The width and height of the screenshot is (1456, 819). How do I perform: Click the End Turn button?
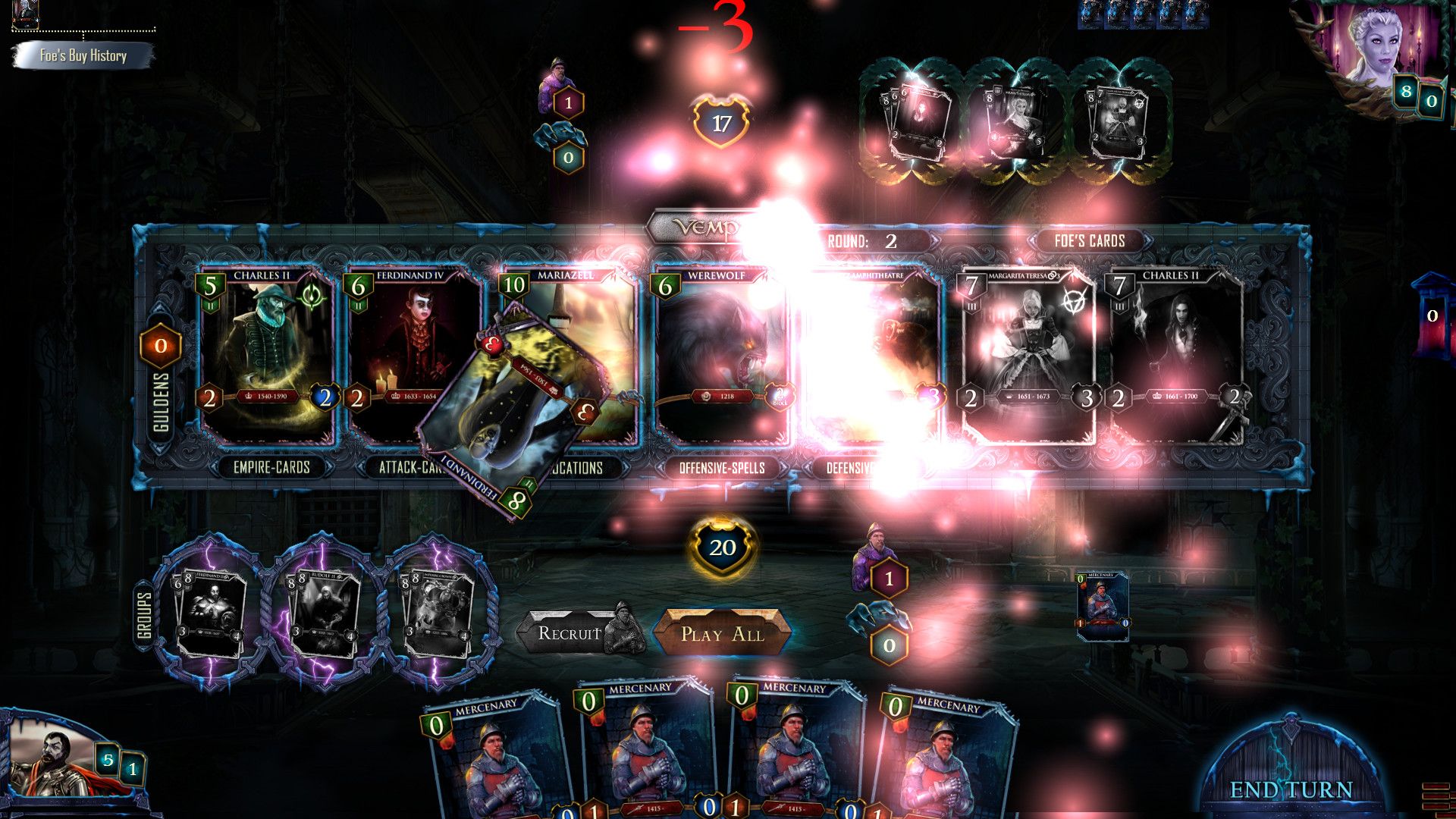[x=1291, y=789]
